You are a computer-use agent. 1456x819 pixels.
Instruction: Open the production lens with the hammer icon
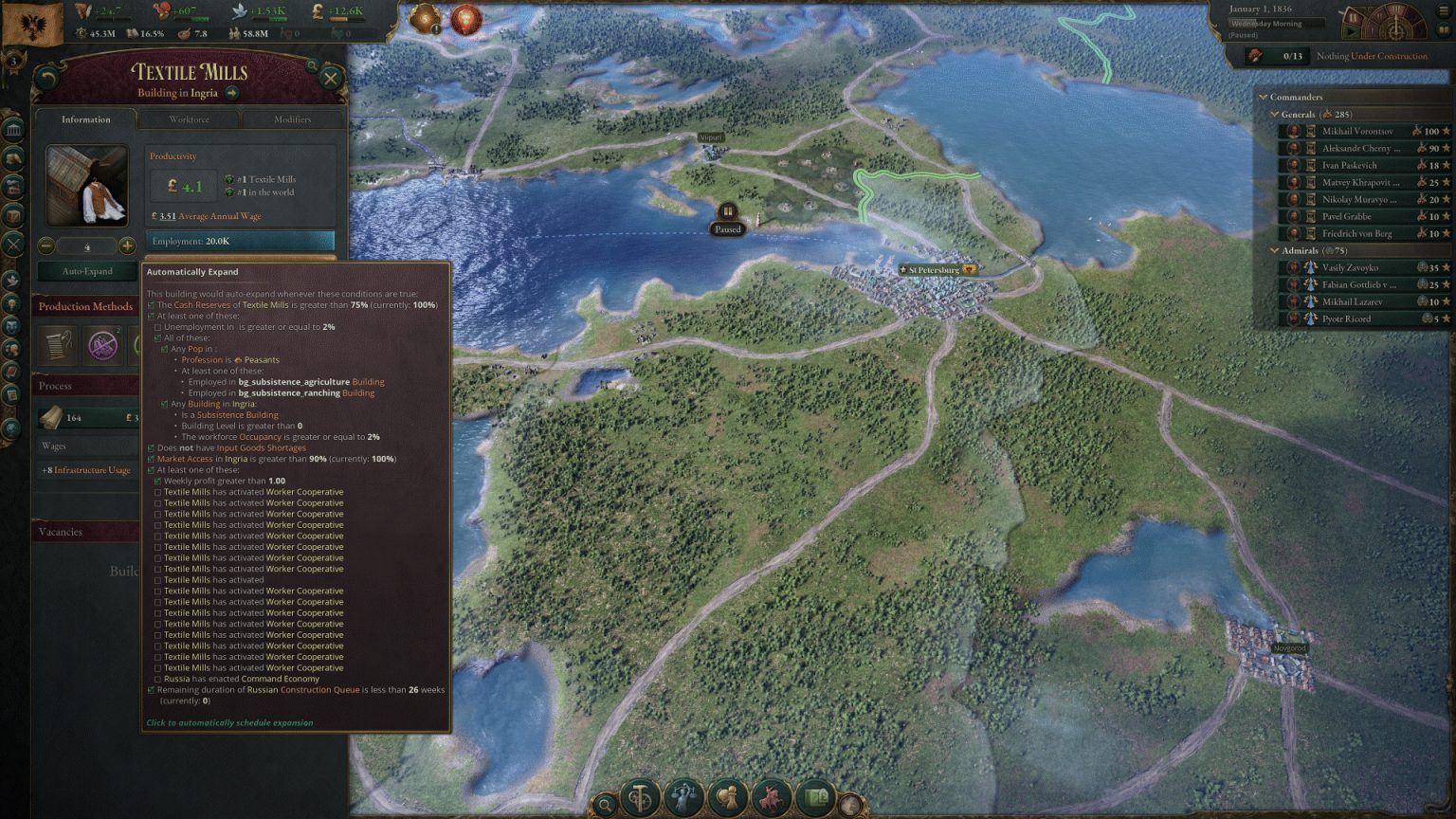coord(641,799)
